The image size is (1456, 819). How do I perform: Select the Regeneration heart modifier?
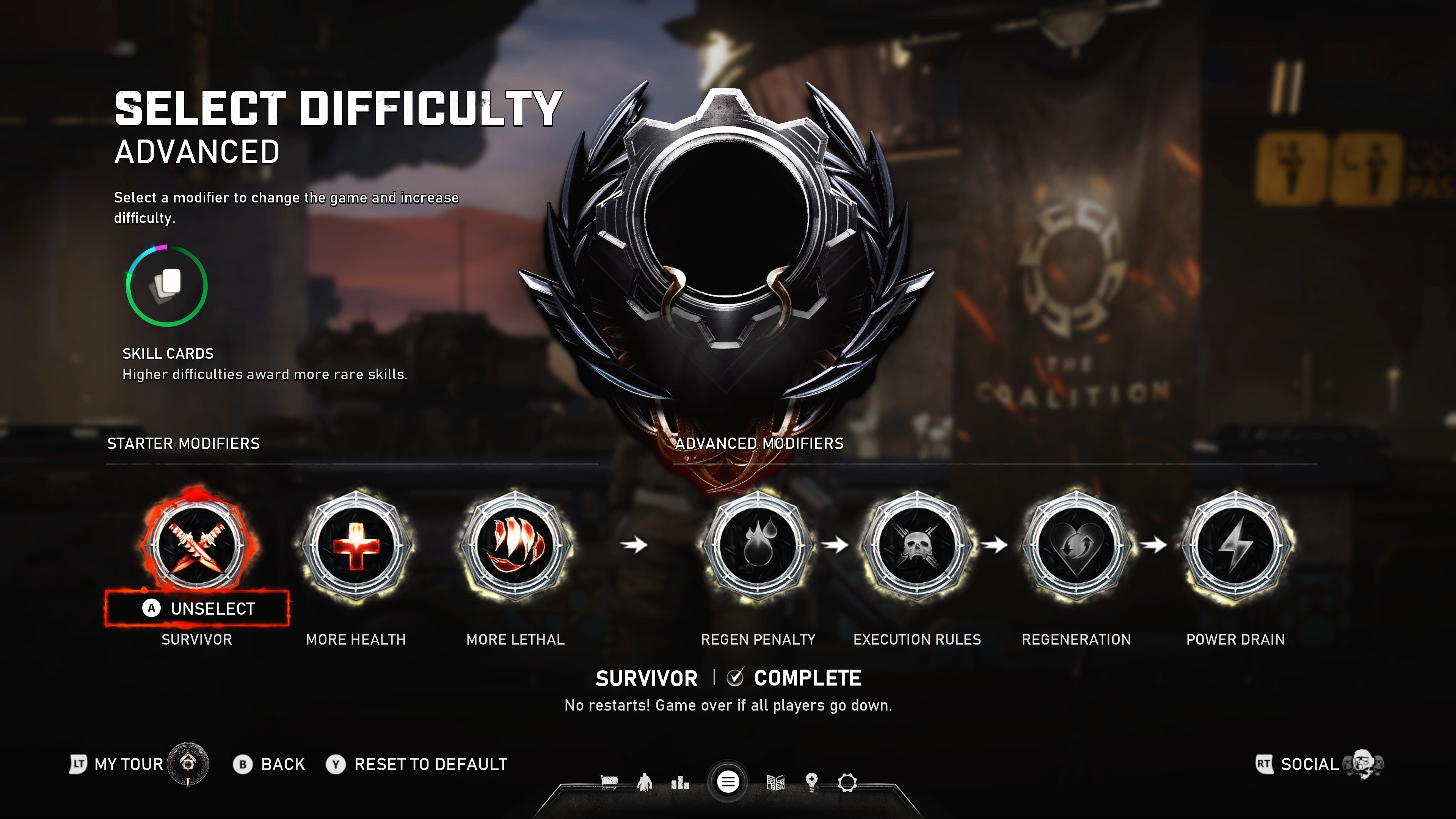click(1076, 546)
